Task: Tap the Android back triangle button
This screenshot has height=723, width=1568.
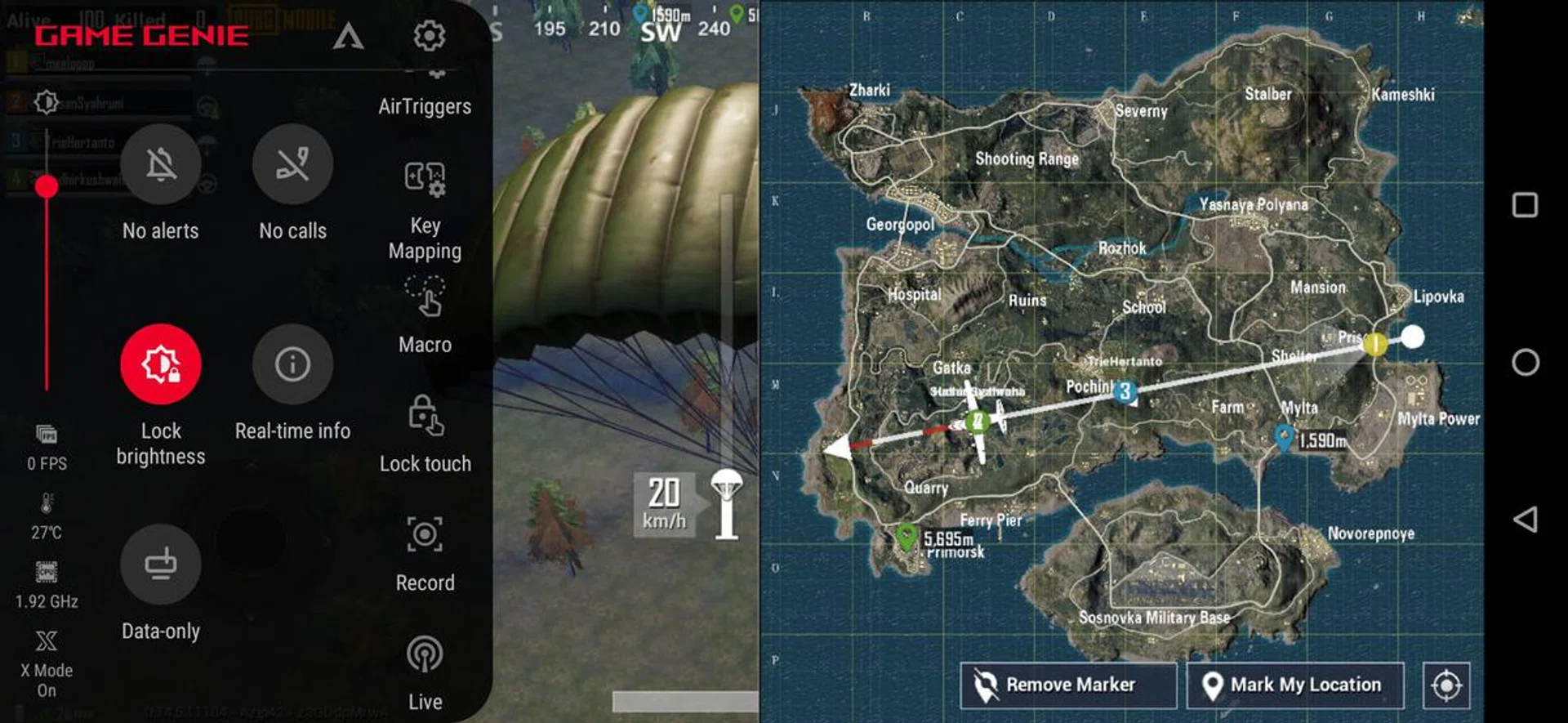Action: 1525,520
